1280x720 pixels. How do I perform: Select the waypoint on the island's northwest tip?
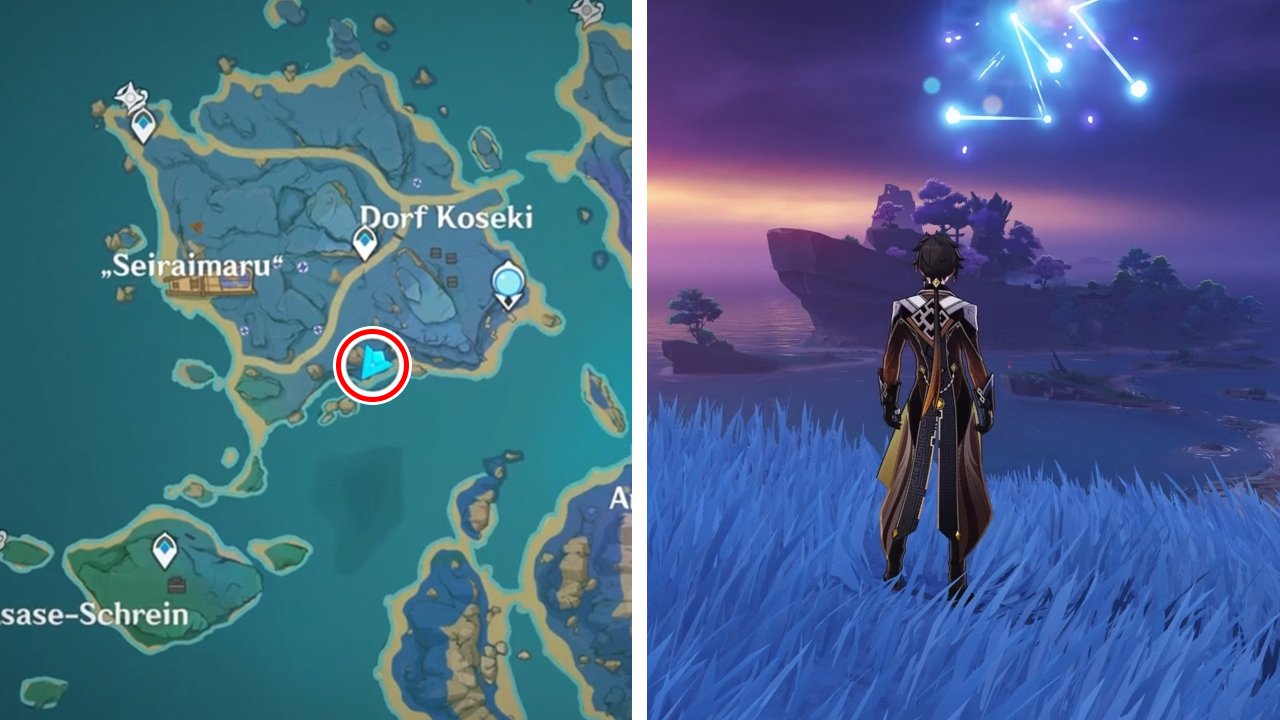point(145,126)
